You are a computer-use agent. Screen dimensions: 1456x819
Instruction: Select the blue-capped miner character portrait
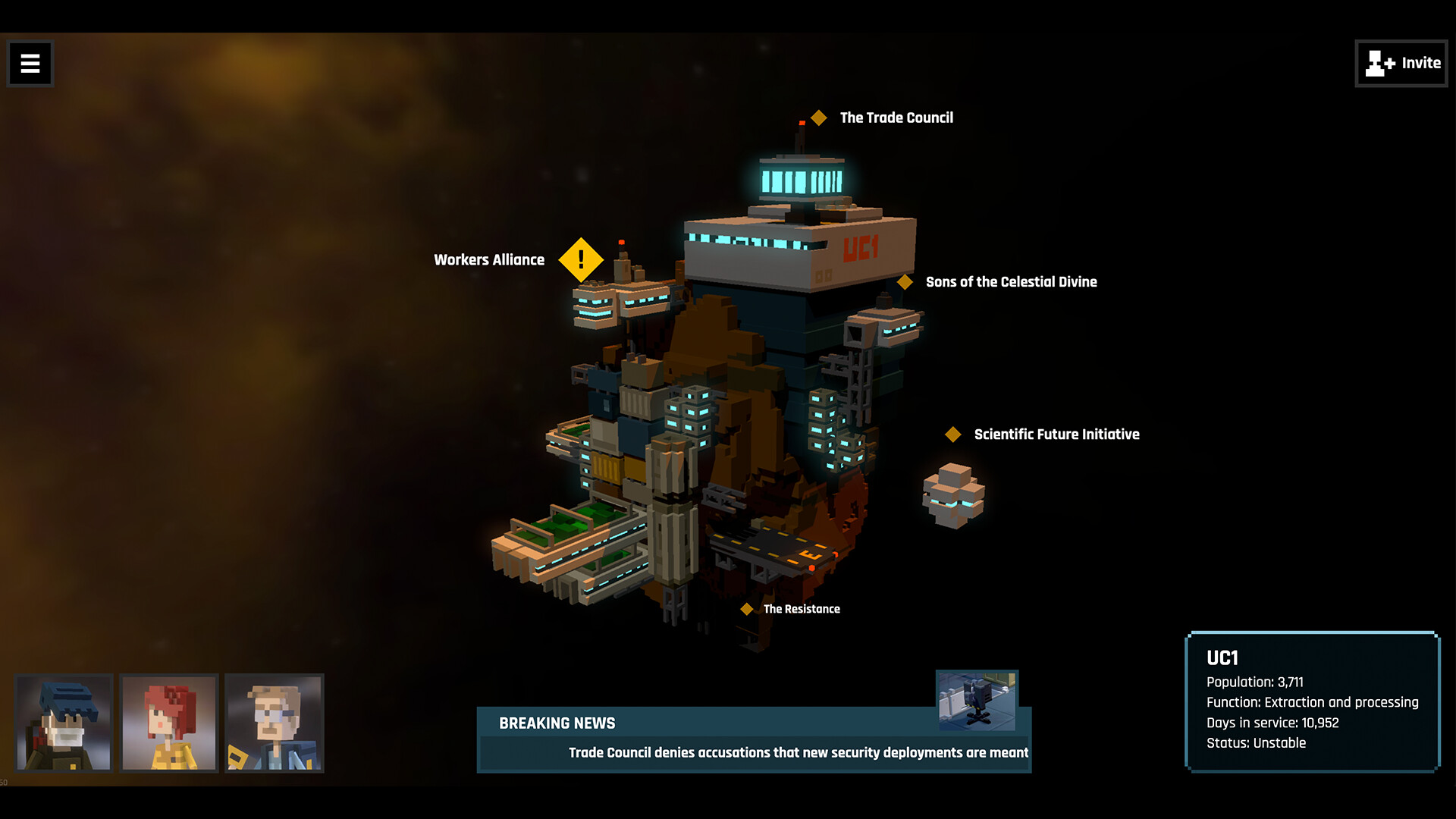tap(64, 722)
